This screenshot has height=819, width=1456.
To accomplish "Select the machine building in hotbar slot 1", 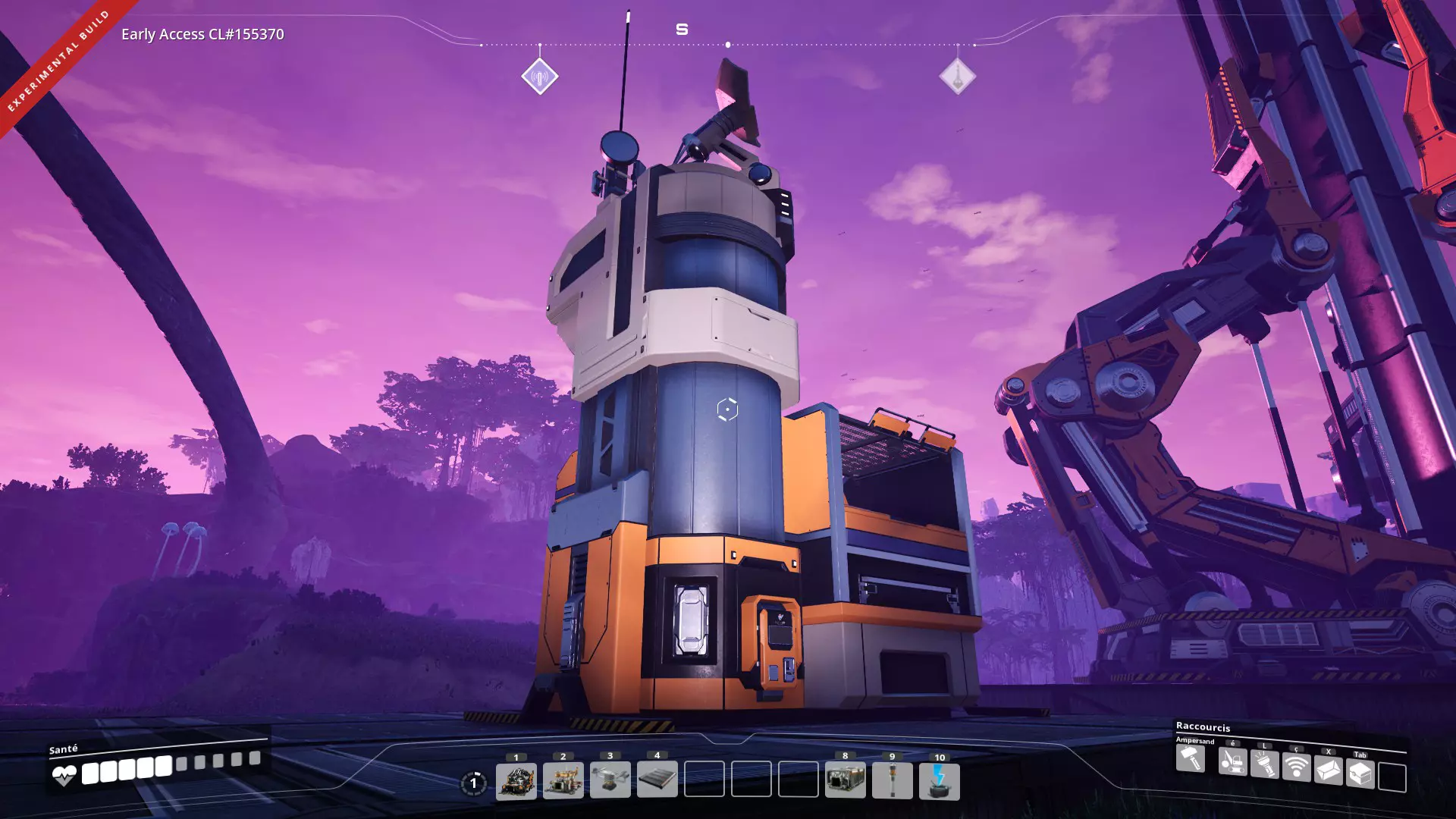I will click(x=516, y=781).
